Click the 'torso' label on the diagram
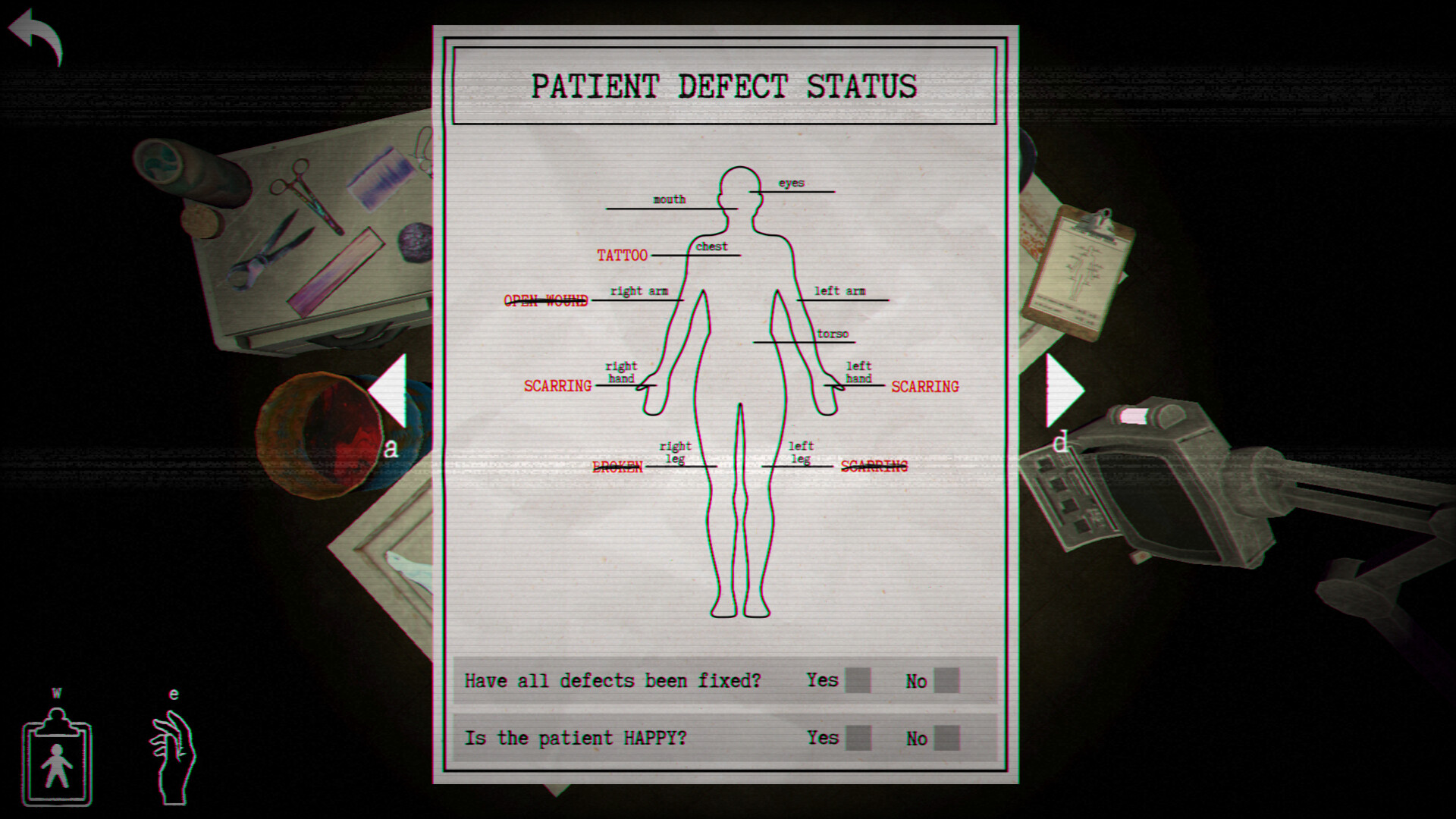The height and width of the screenshot is (819, 1456). (x=833, y=334)
